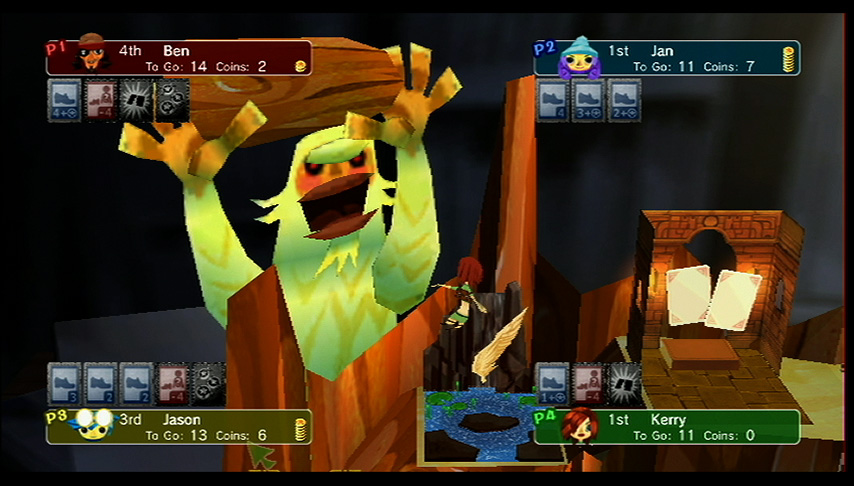Select Ben's boot 4+ movement card
This screenshot has height=486, width=854.
pyautogui.click(x=65, y=101)
